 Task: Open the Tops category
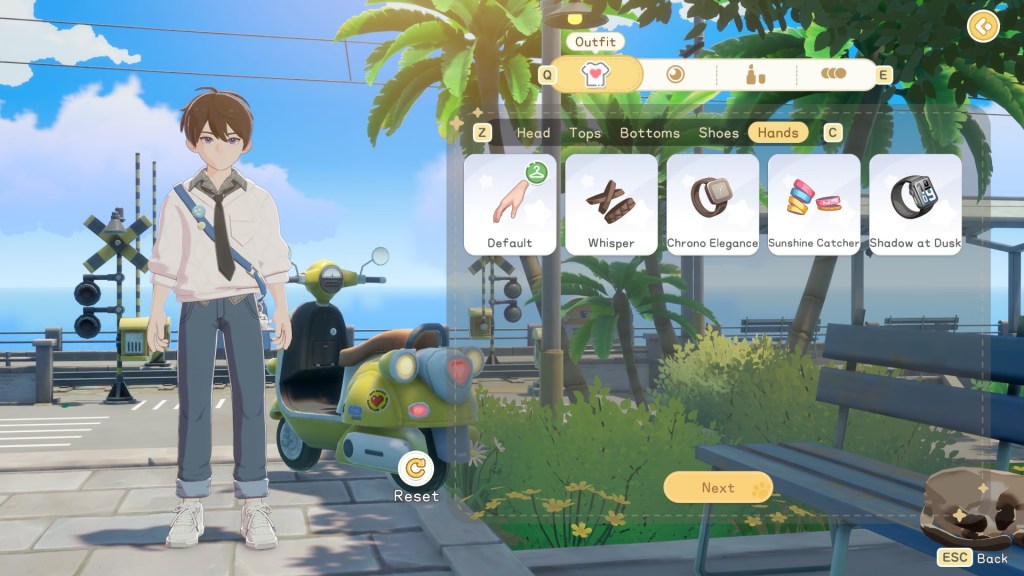(x=585, y=133)
